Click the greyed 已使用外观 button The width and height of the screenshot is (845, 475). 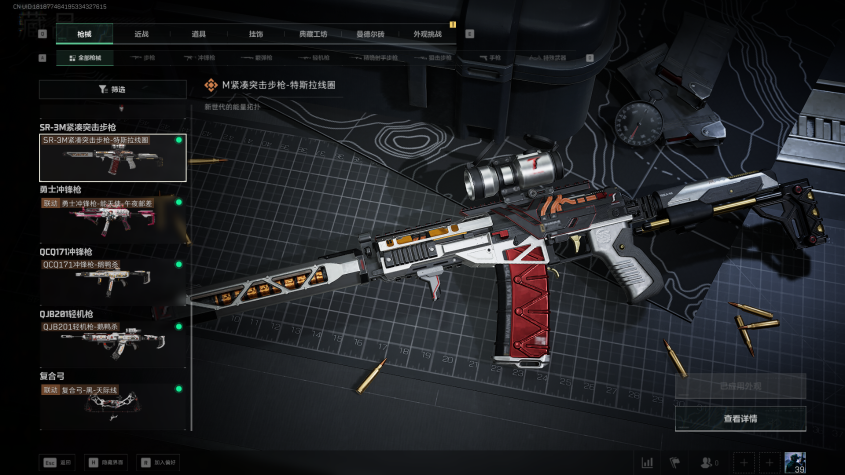(x=740, y=386)
